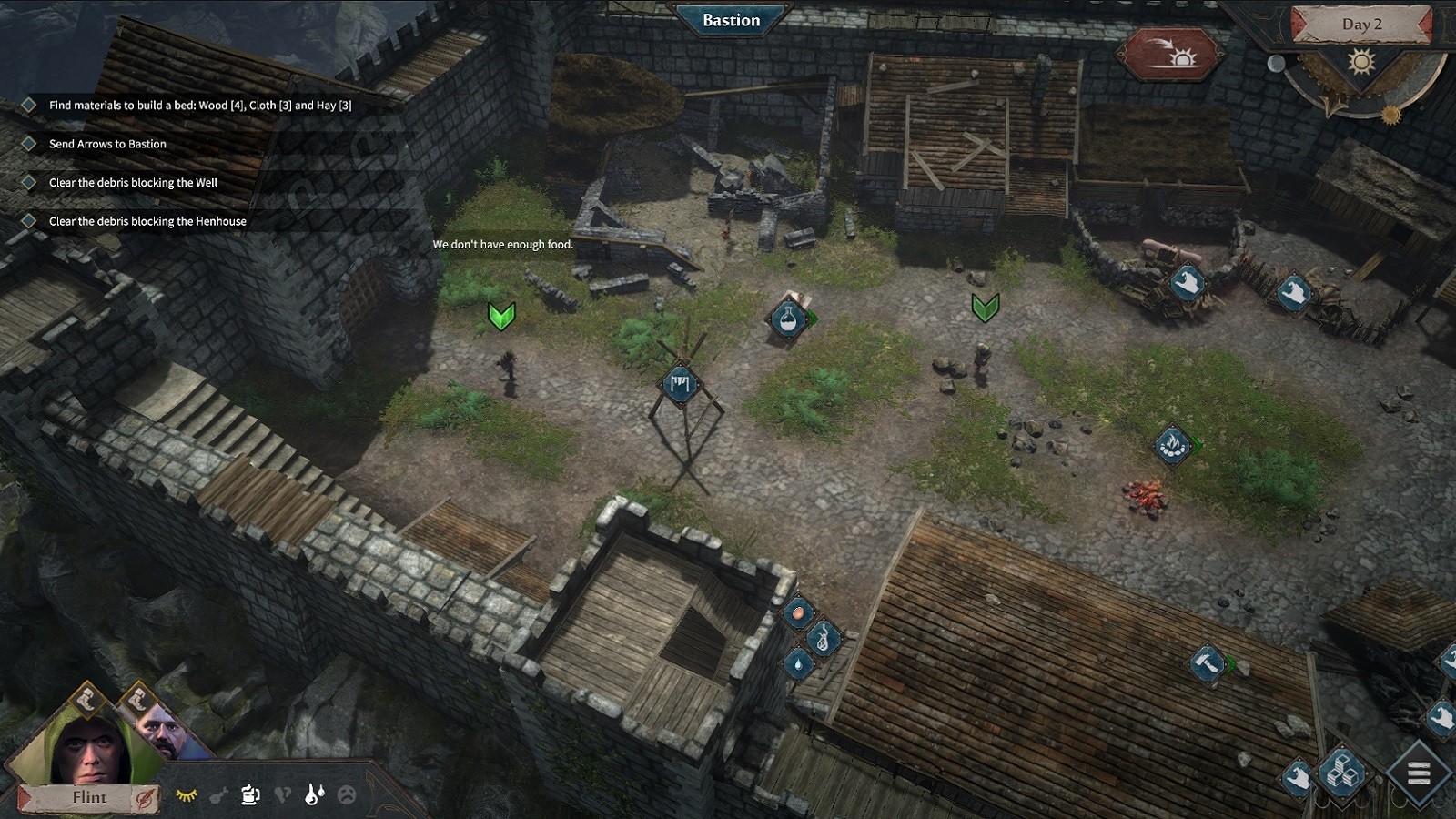Check off 'Find materials to build a bed' quest

pos(26,105)
